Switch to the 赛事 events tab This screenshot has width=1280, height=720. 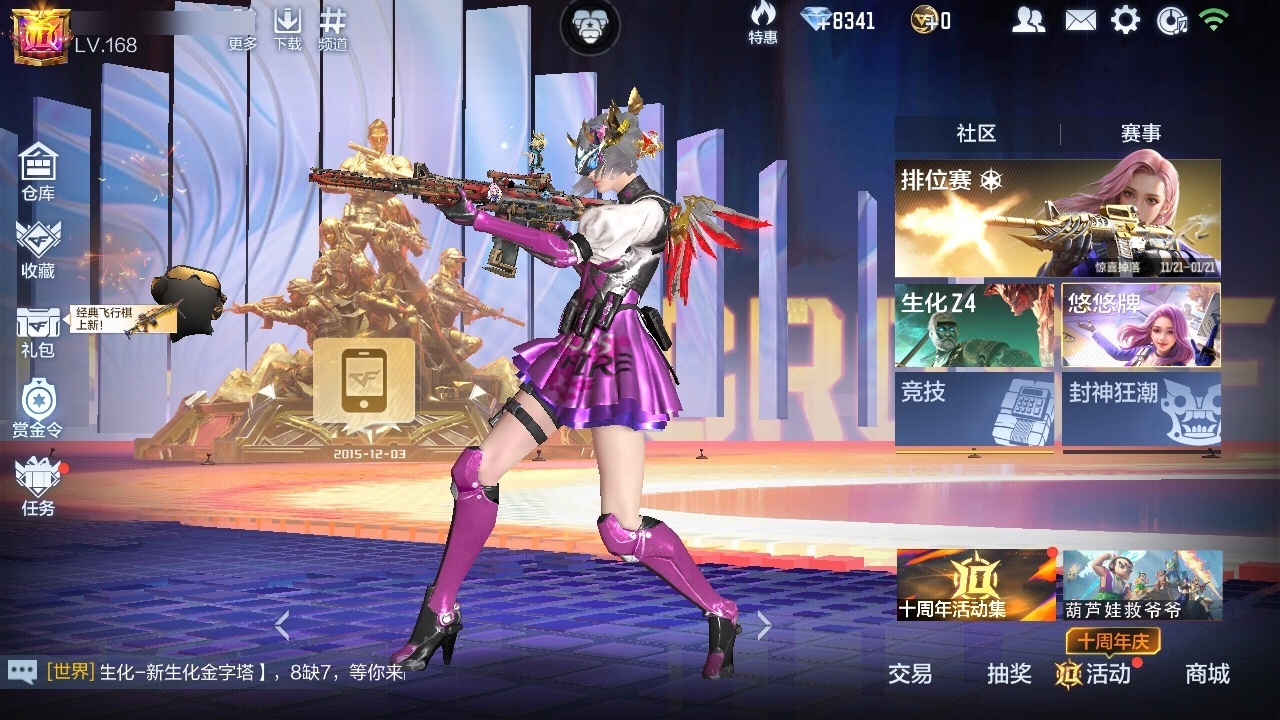pos(1140,134)
